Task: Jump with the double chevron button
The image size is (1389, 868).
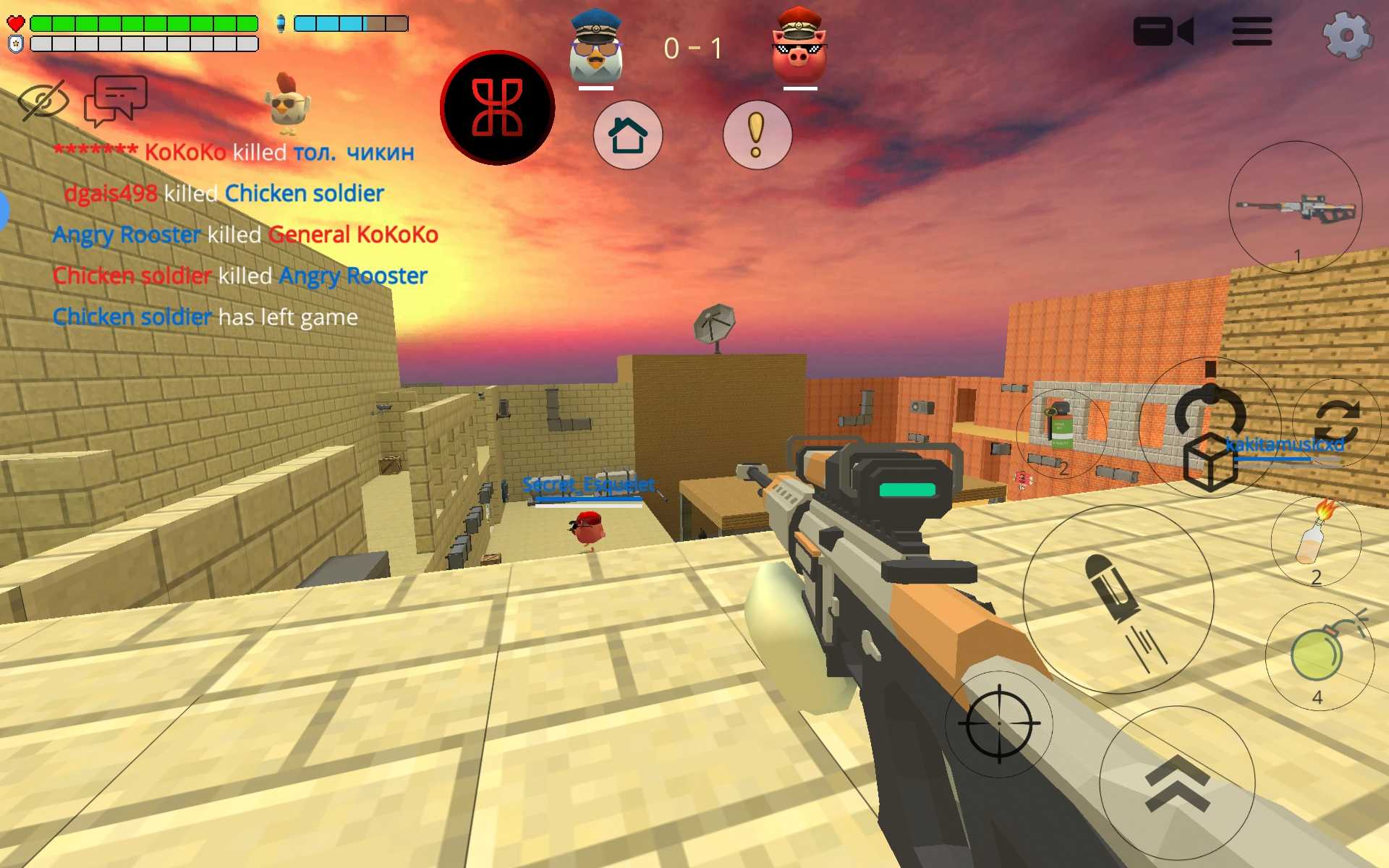Action: pos(1177,783)
